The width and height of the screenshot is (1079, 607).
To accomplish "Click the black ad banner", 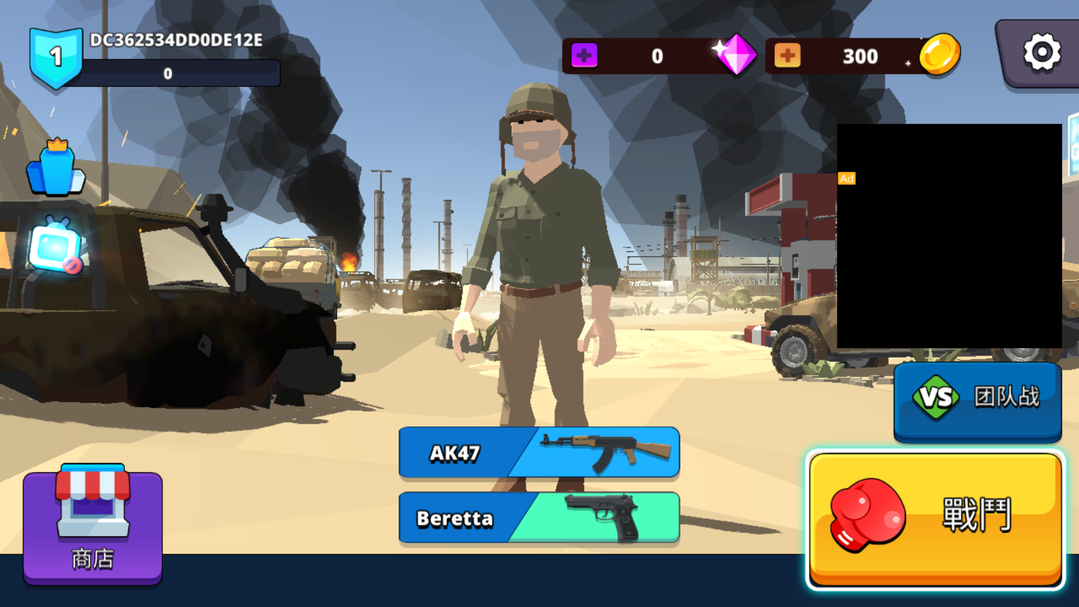I will 949,236.
